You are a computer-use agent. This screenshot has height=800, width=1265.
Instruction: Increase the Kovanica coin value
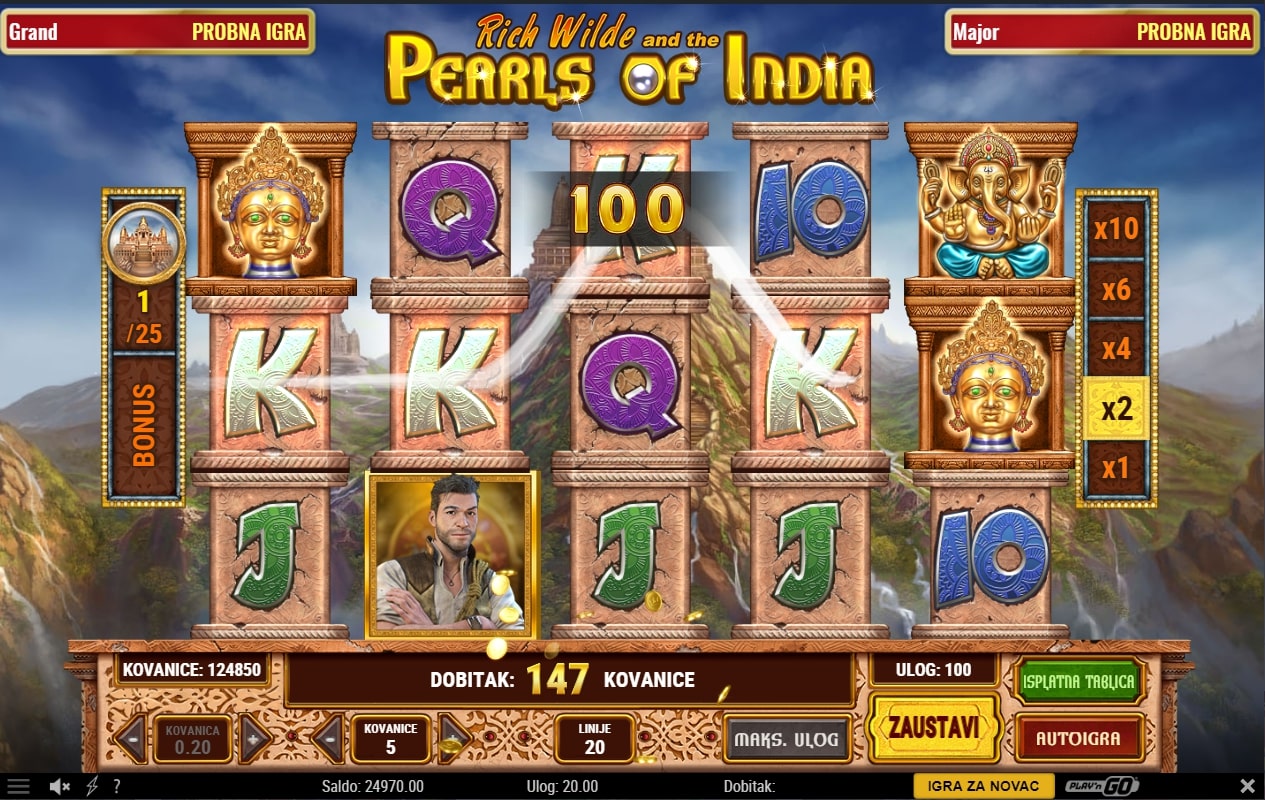[254, 740]
